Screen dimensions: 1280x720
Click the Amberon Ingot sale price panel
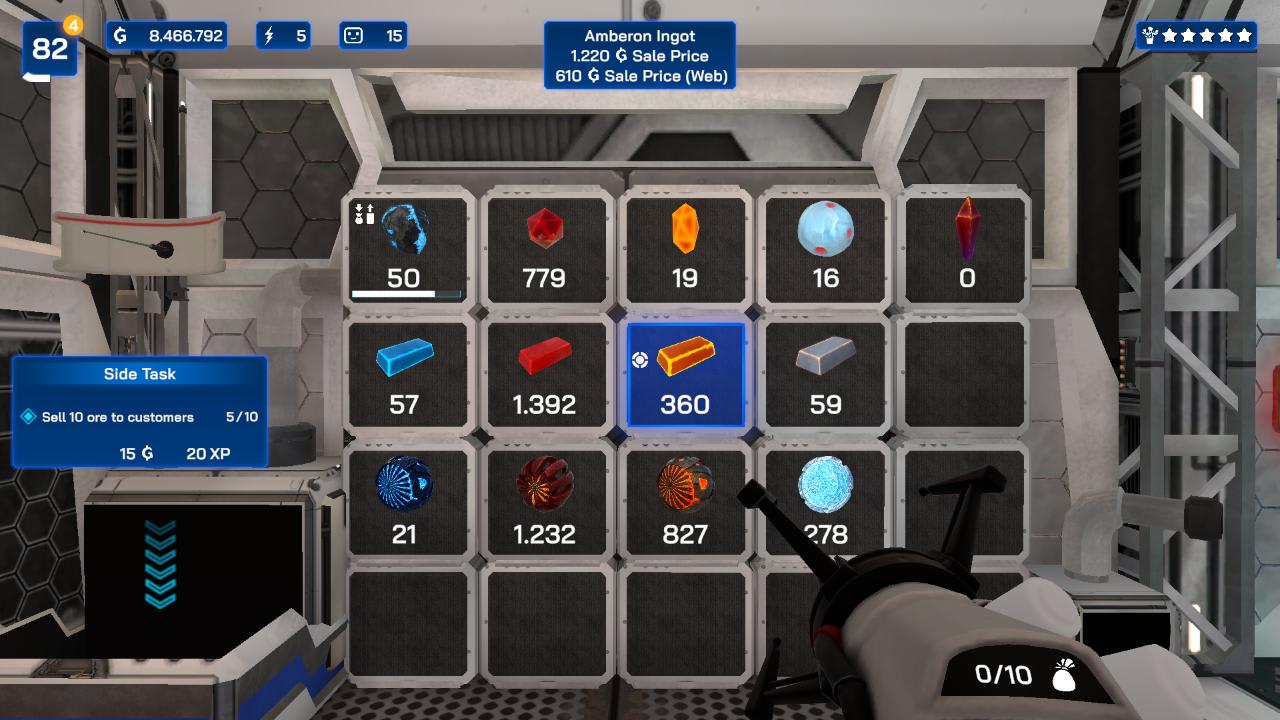click(x=639, y=55)
